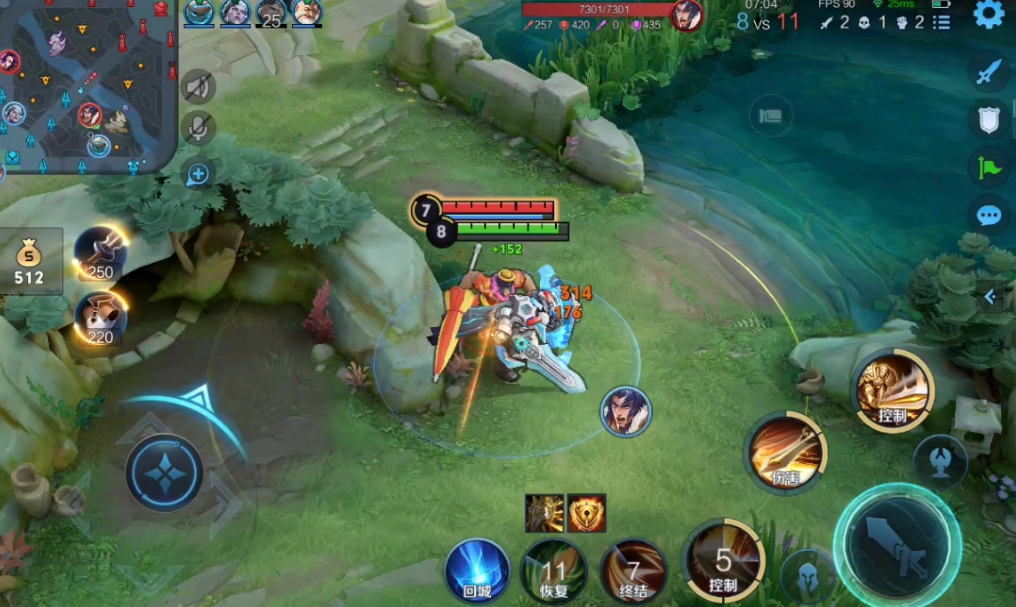Toggle the speaker voice output
Screen dimensions: 1016x607
[199, 88]
